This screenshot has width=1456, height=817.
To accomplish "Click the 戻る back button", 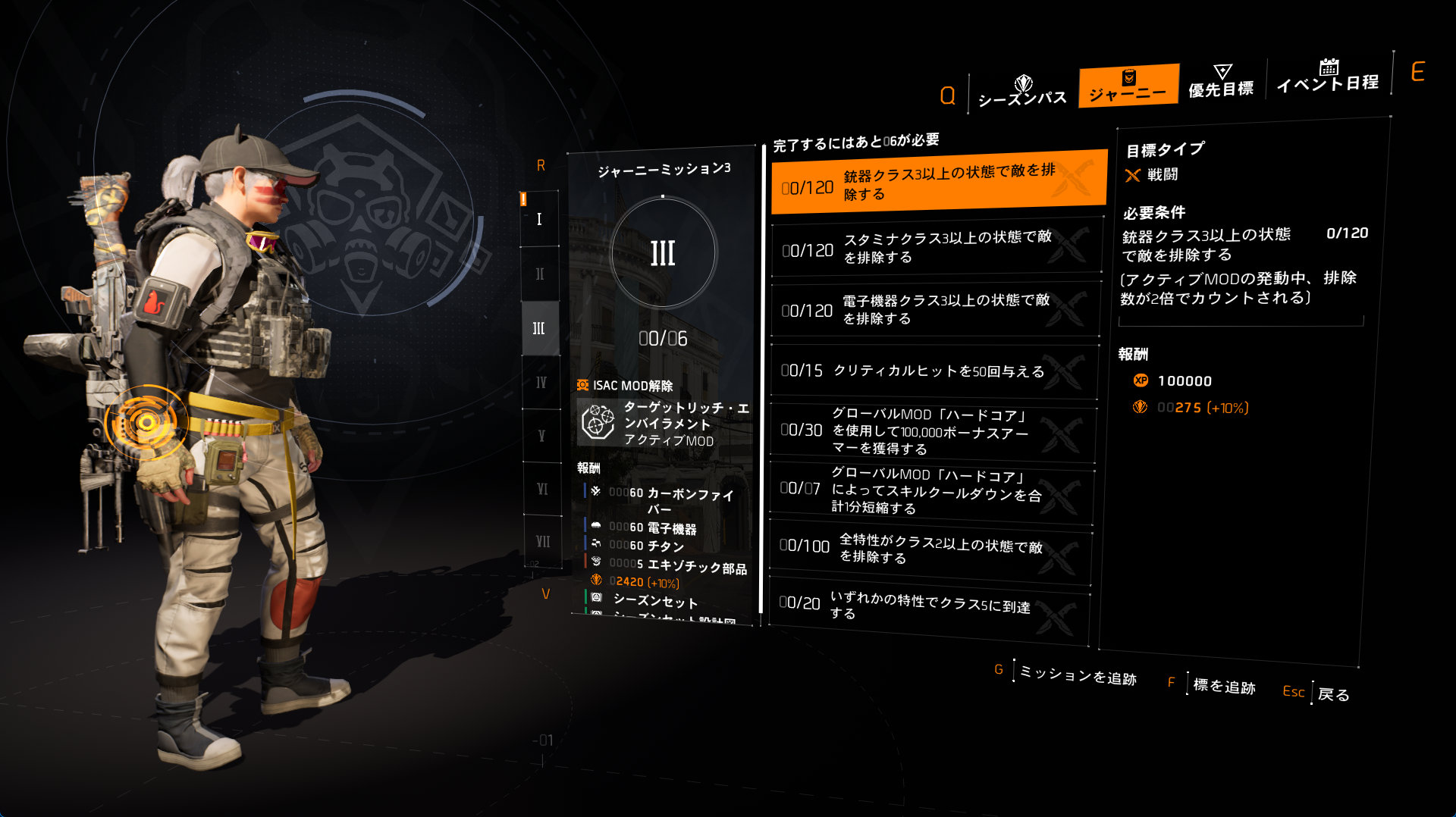I will pos(1332,694).
